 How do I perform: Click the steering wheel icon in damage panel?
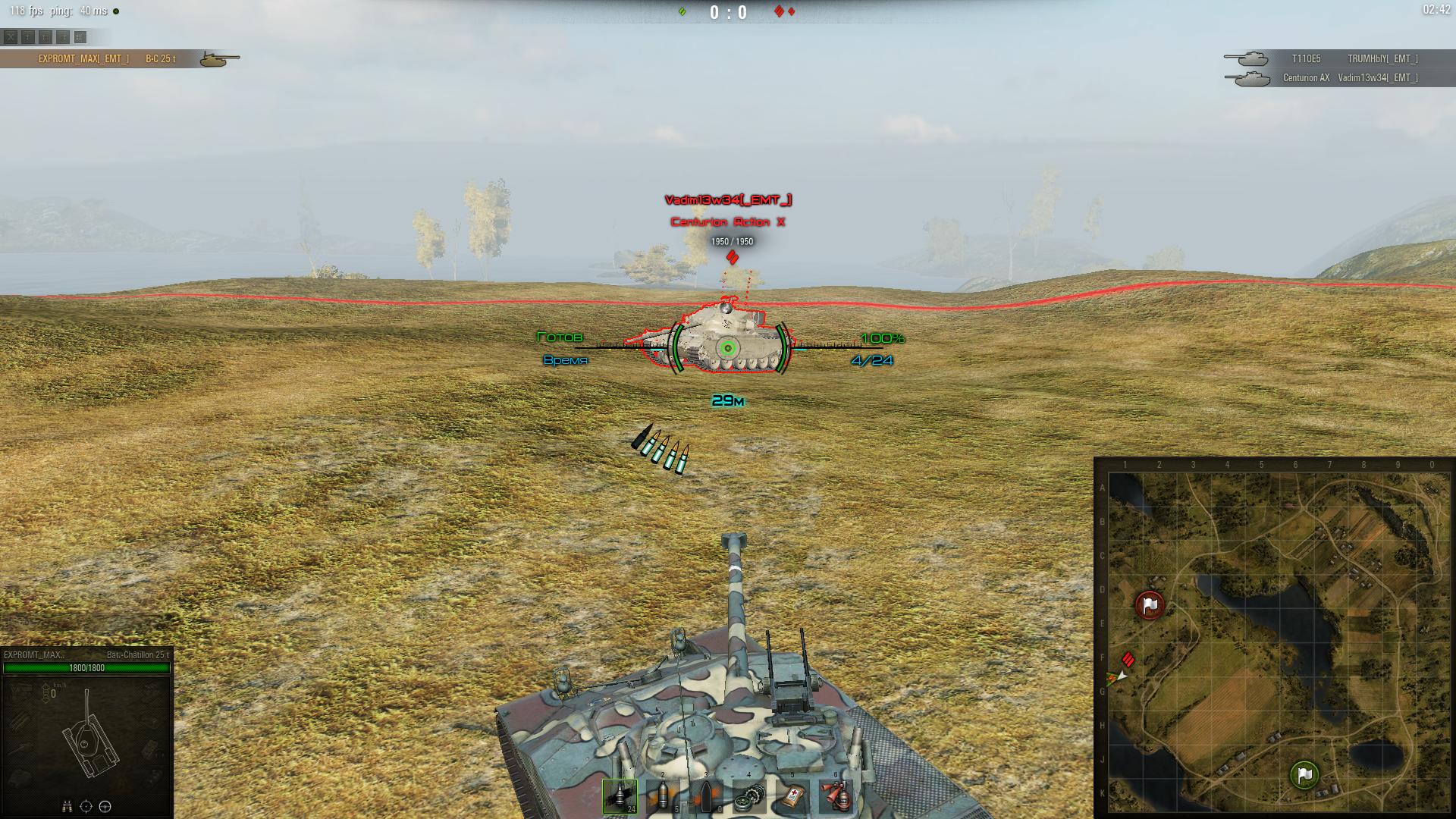[x=105, y=806]
